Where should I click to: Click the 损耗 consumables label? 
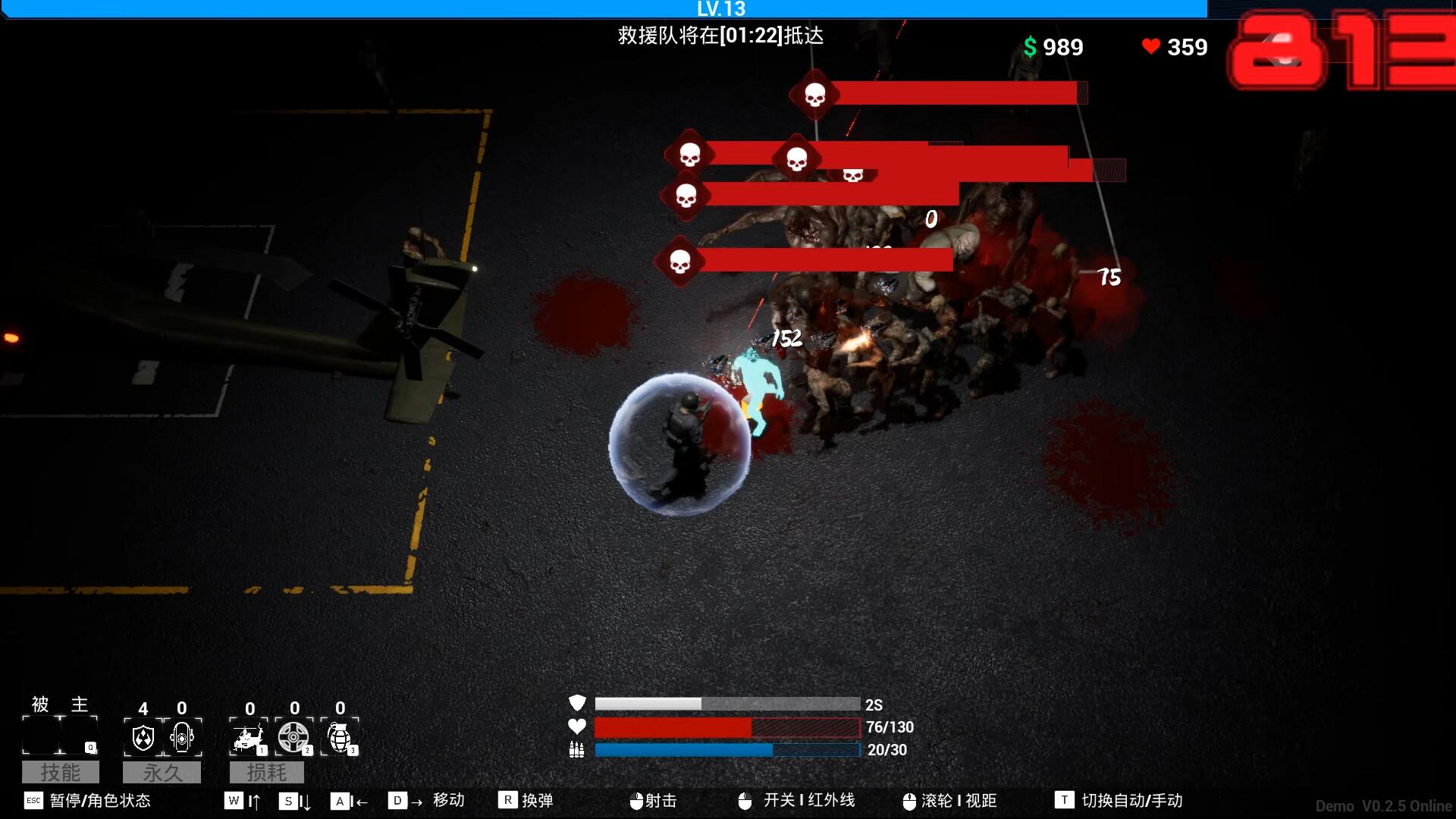tap(267, 772)
